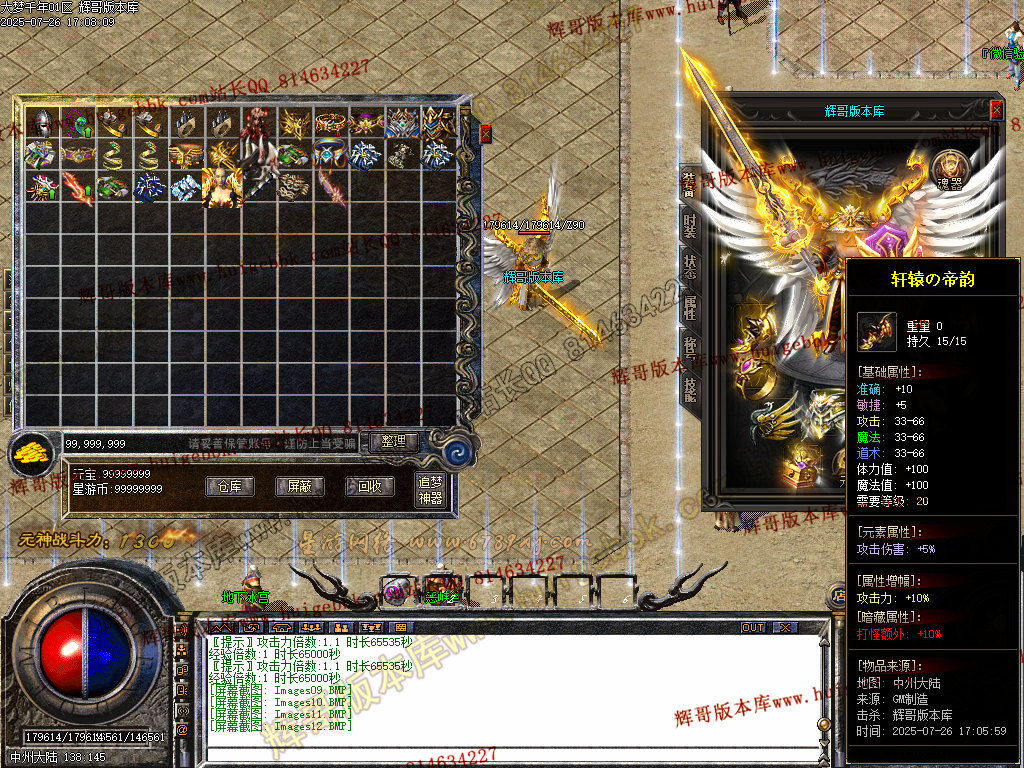
Task: Click the OUT button above the chat
Action: tap(753, 627)
